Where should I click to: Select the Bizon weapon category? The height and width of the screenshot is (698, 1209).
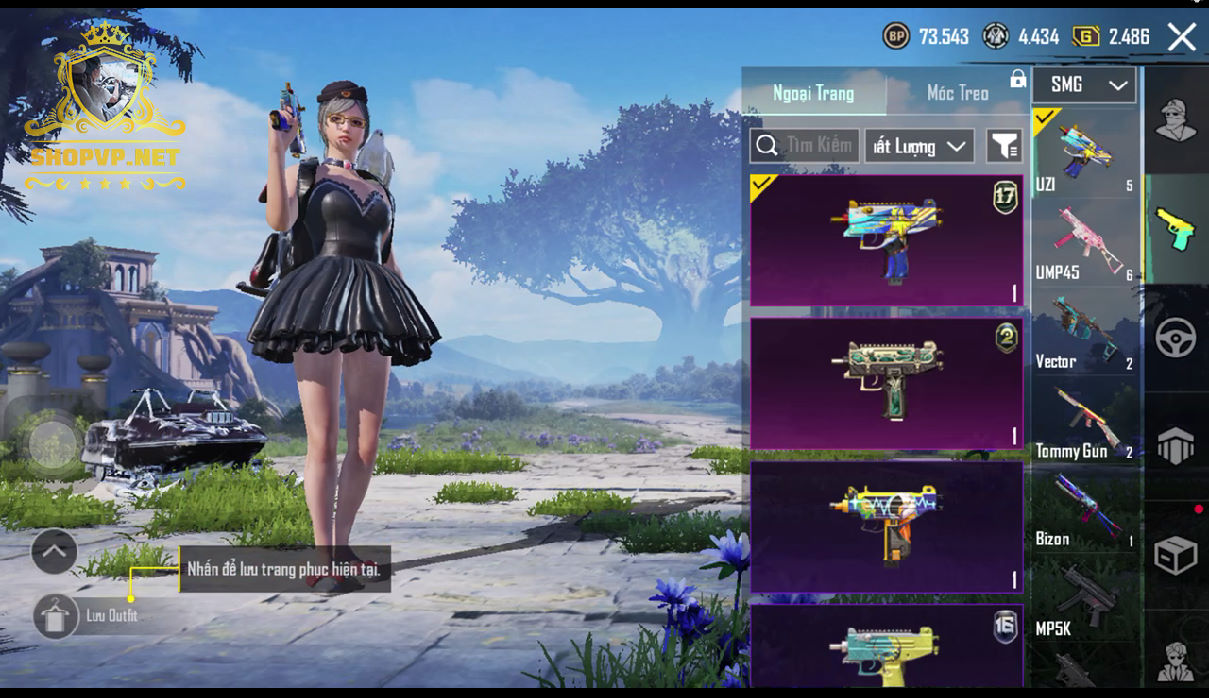pyautogui.click(x=1085, y=510)
